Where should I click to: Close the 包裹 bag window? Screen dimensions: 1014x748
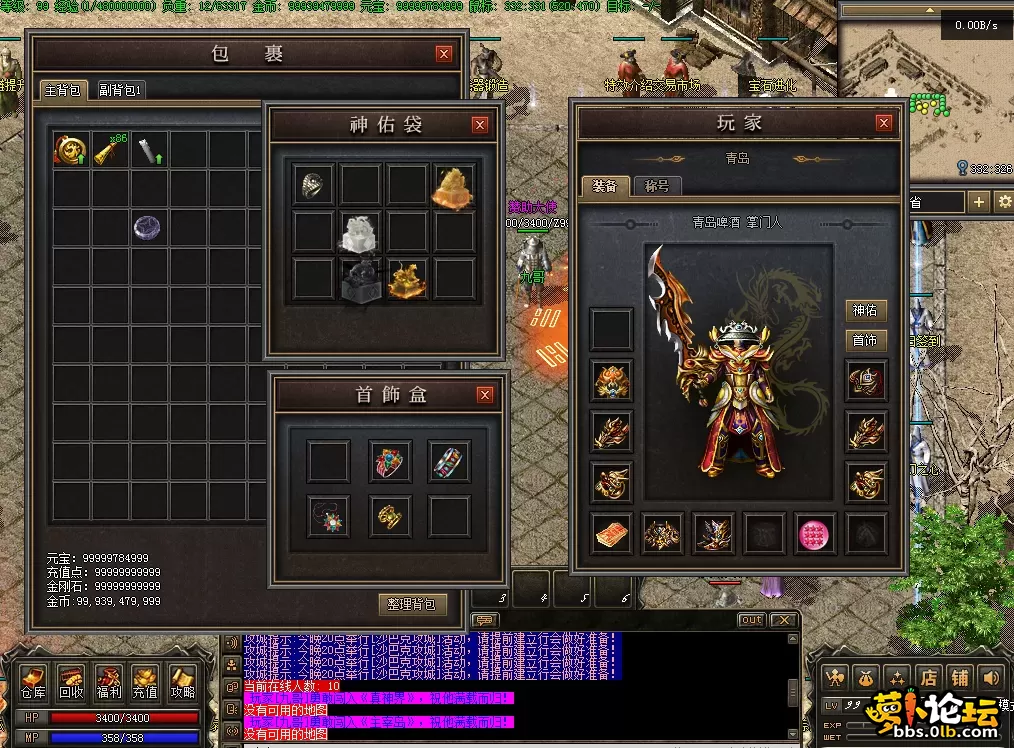[x=444, y=54]
